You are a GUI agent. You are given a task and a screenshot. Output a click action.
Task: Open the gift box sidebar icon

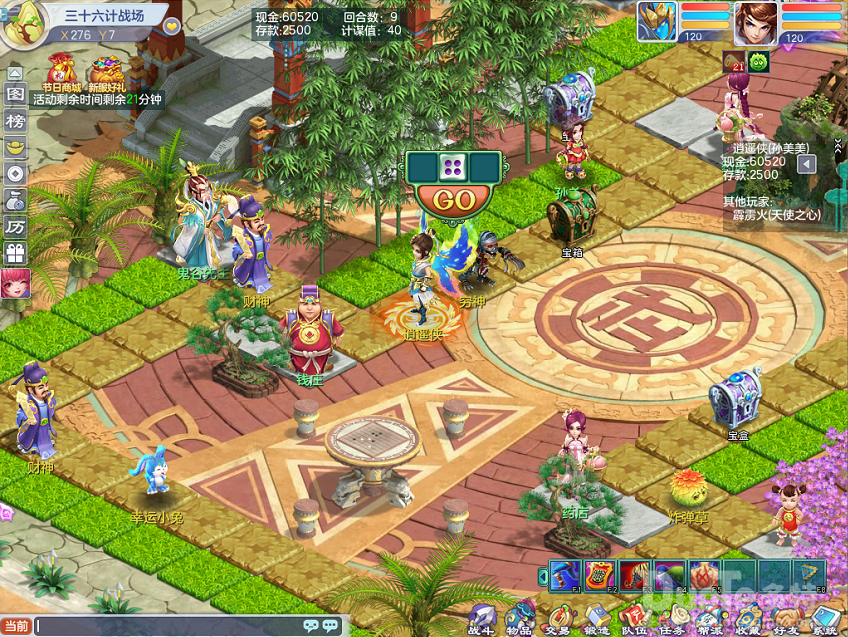pyautogui.click(x=15, y=253)
